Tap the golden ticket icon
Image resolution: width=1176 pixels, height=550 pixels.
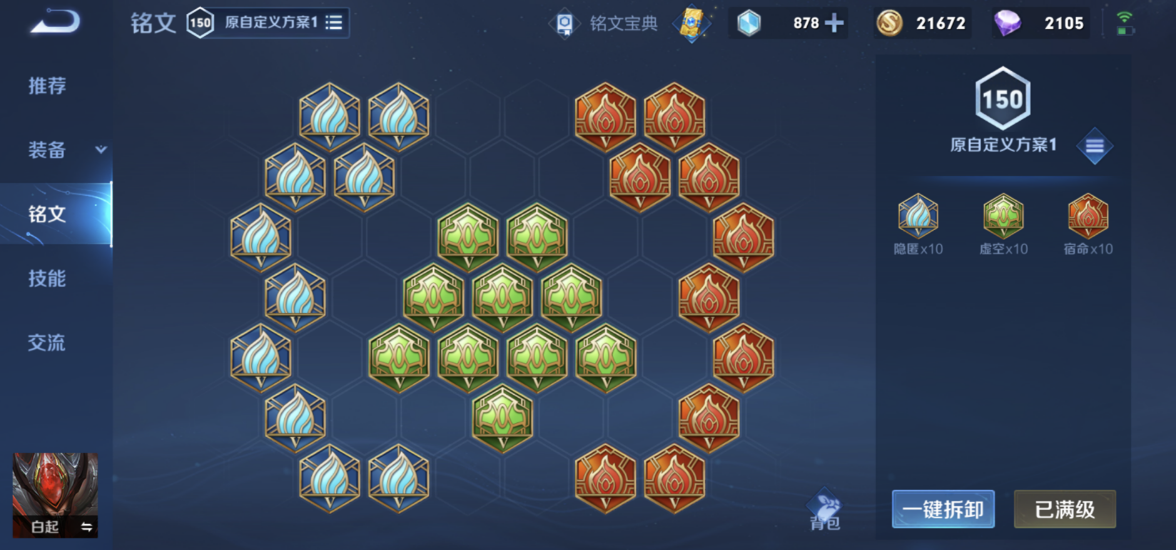point(691,23)
